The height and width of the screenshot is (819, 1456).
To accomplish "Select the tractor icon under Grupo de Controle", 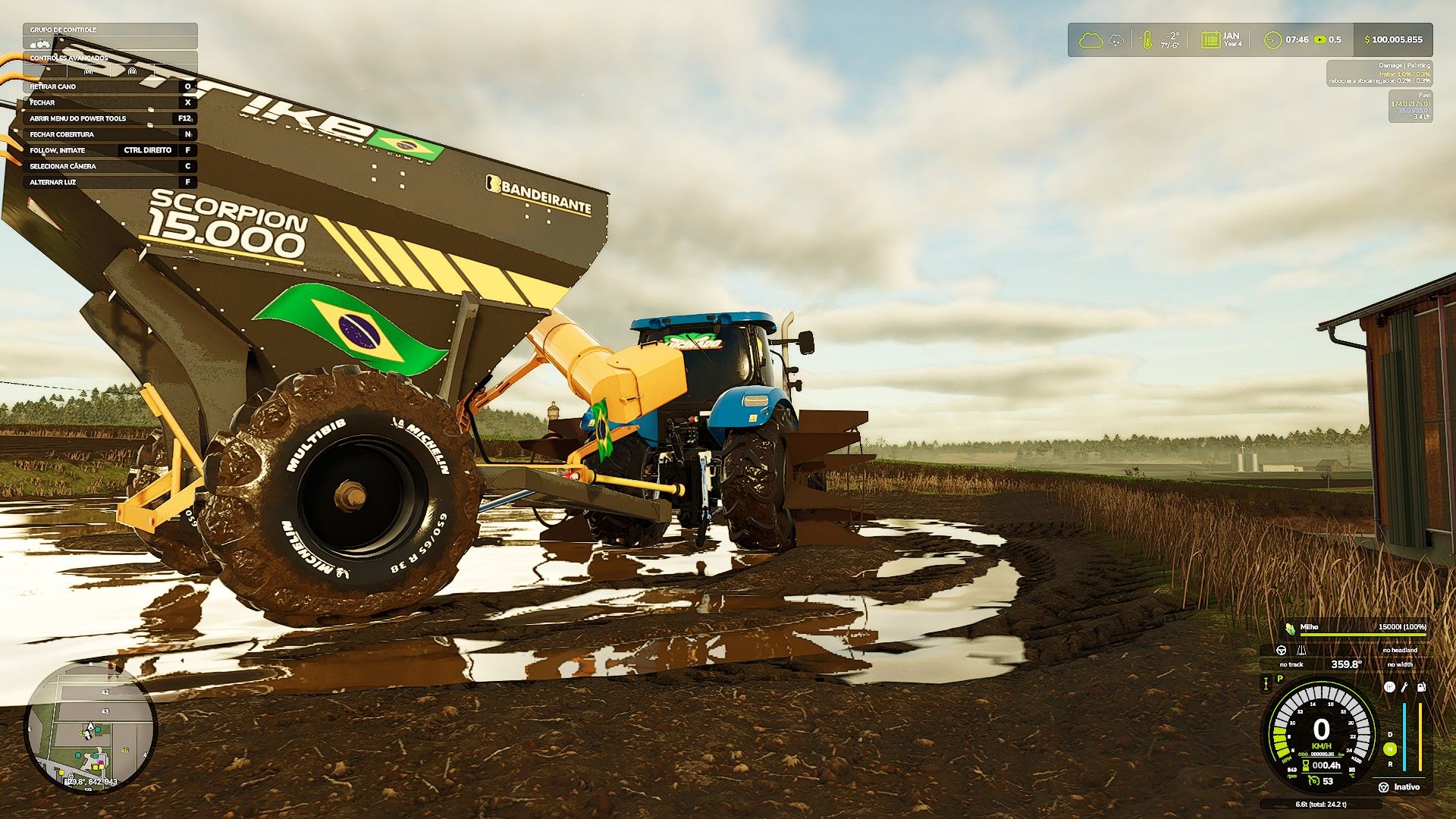I will coord(42,42).
